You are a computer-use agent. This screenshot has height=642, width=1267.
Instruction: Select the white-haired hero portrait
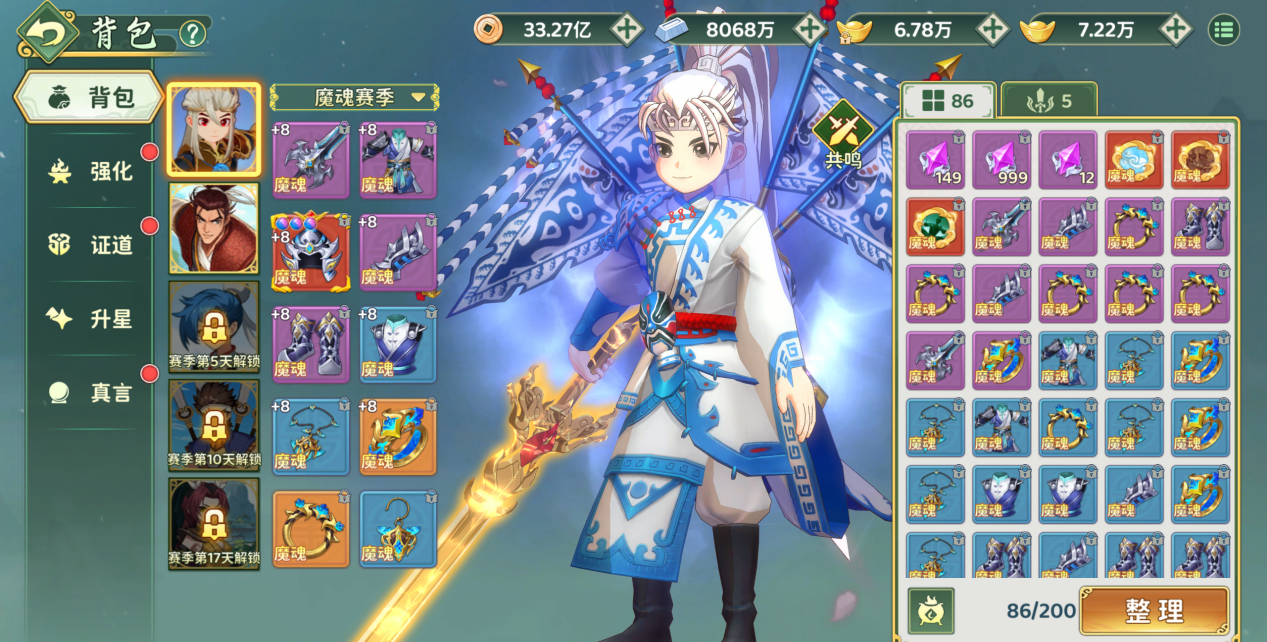(214, 129)
